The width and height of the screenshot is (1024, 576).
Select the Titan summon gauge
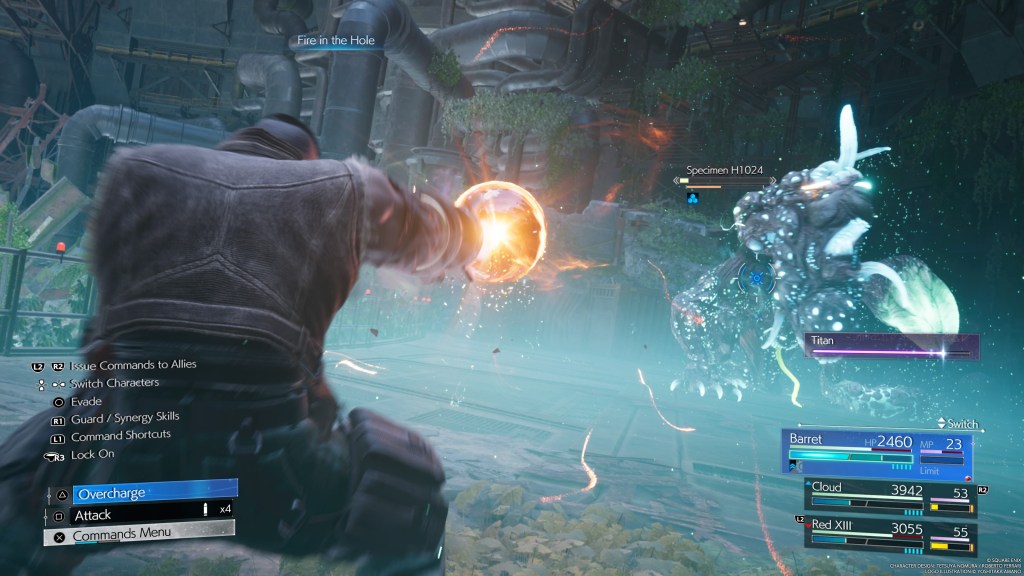(890, 345)
